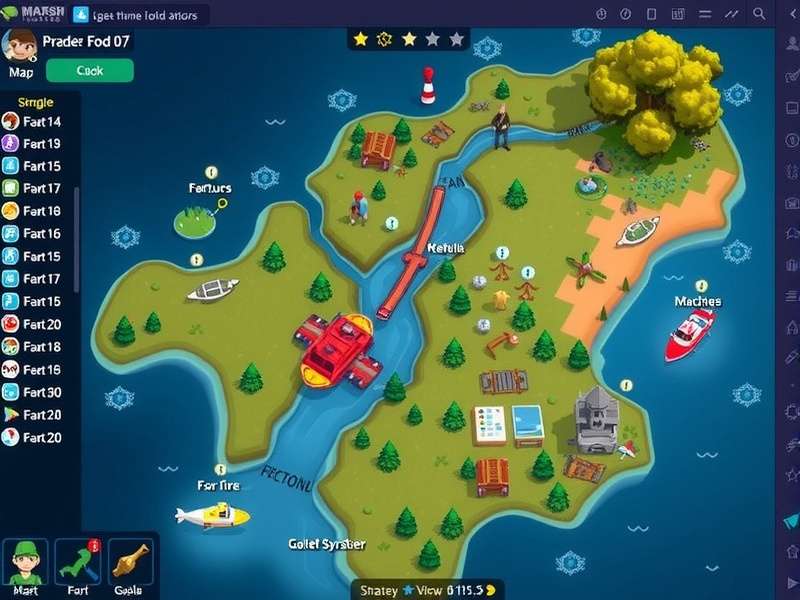
Task: Select the Fart 30 list entry
Action: point(40,392)
